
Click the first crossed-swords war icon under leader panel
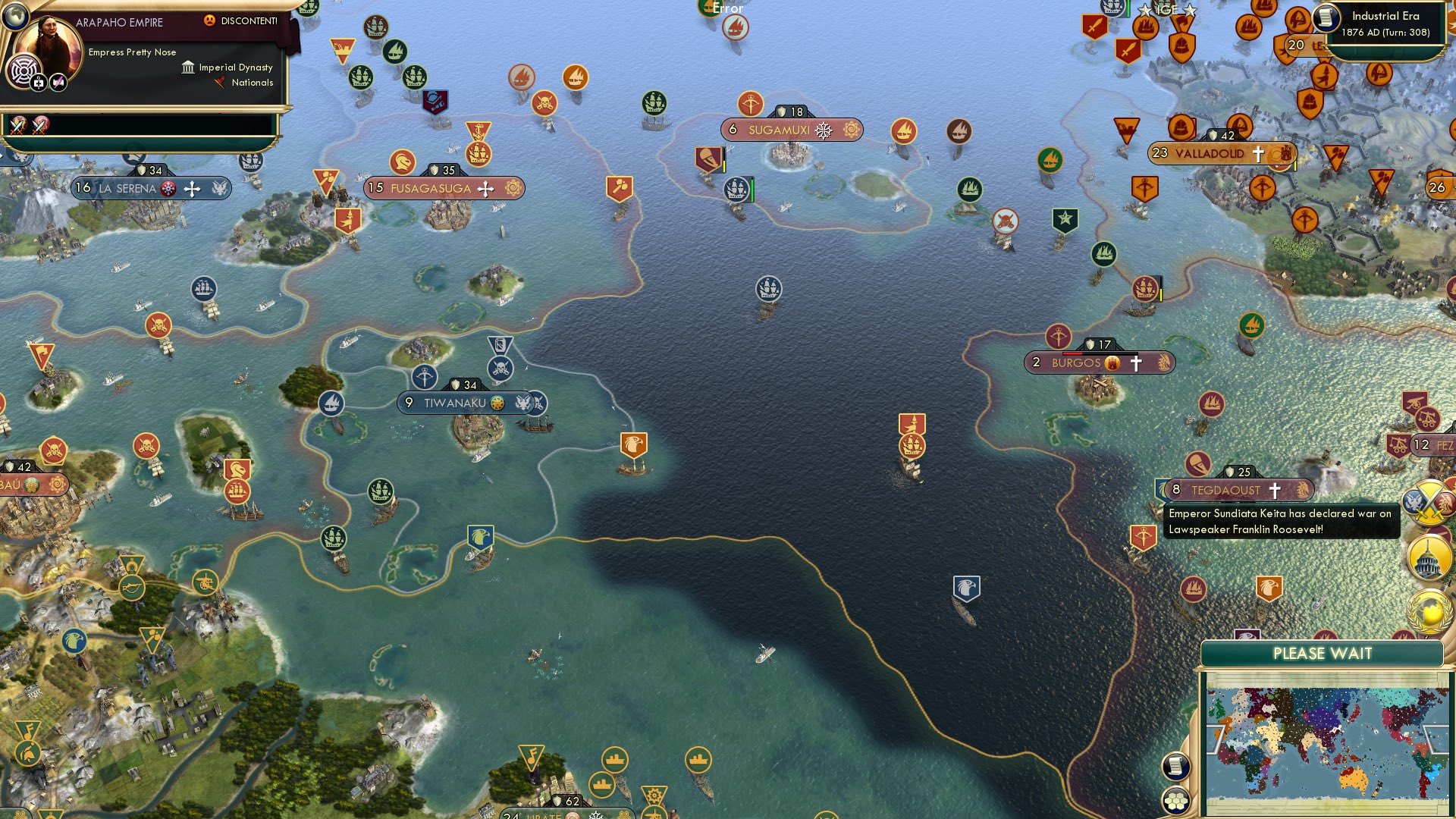18,124
